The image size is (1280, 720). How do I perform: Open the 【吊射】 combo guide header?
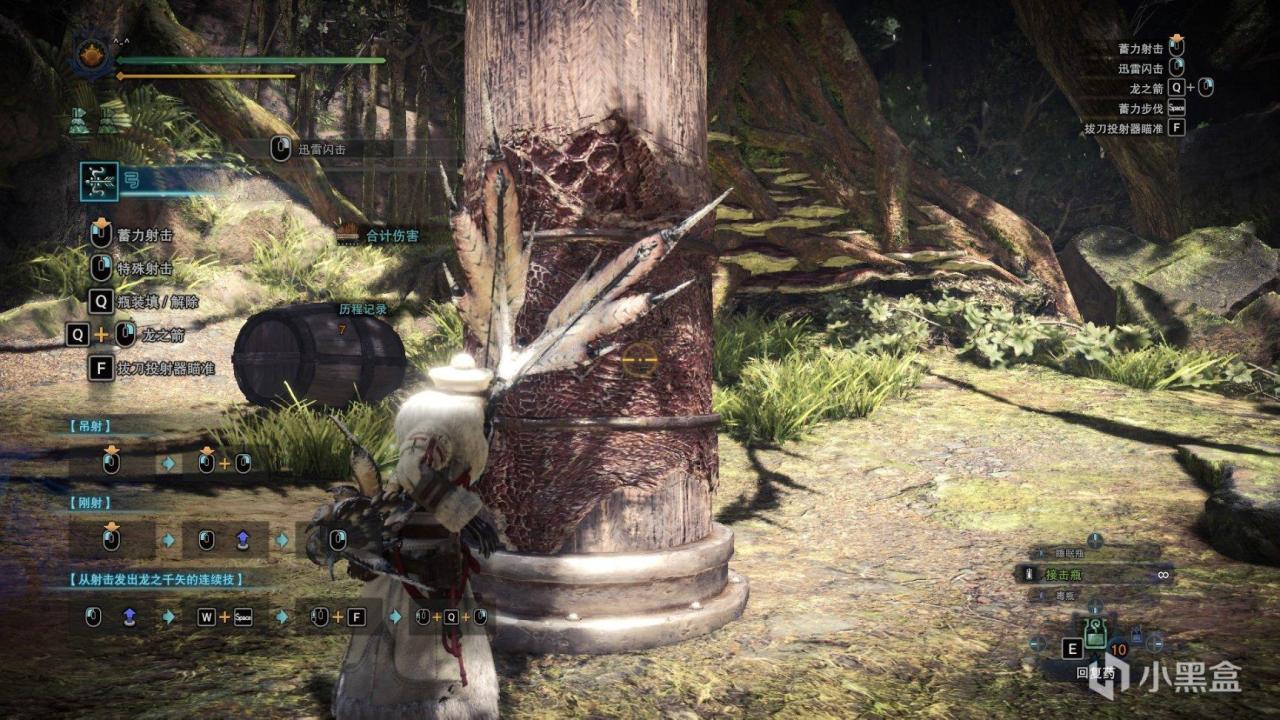[91, 426]
